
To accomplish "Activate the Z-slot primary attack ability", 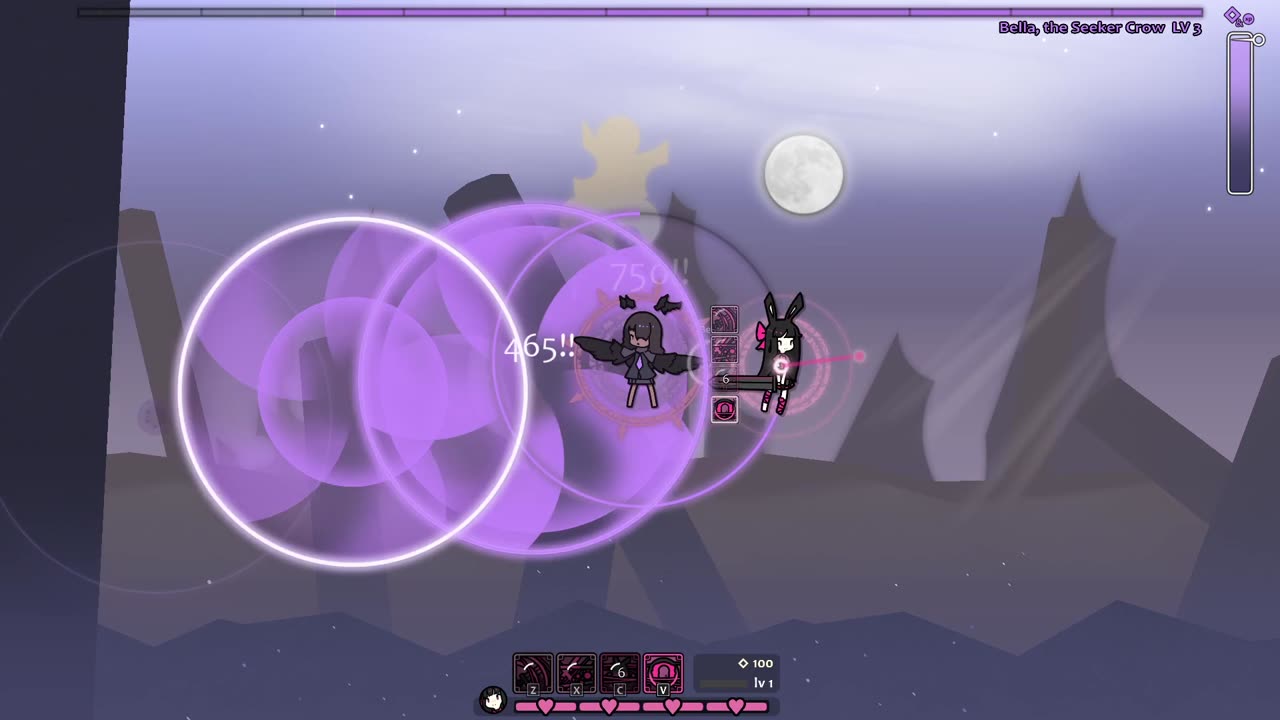I will (533, 673).
